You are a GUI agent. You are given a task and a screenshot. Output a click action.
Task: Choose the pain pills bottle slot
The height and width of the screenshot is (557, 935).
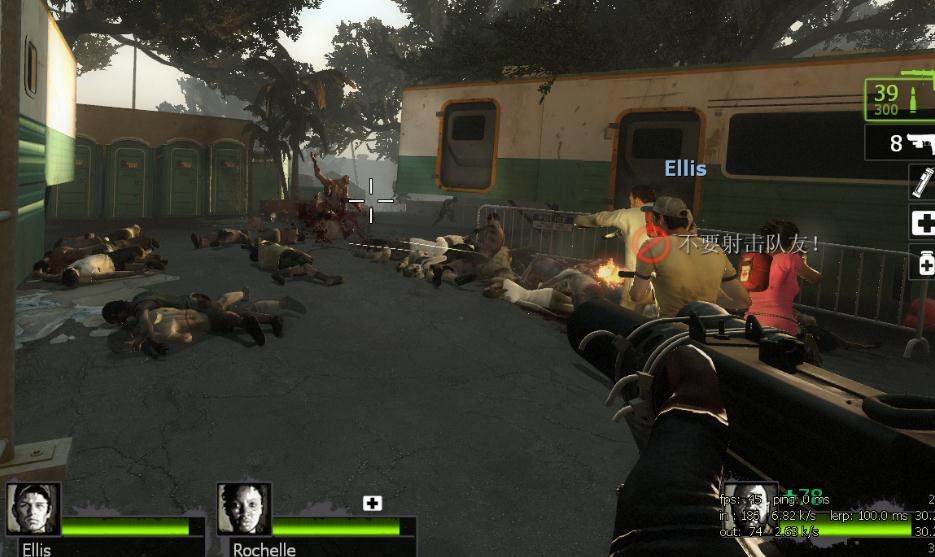pos(922,263)
